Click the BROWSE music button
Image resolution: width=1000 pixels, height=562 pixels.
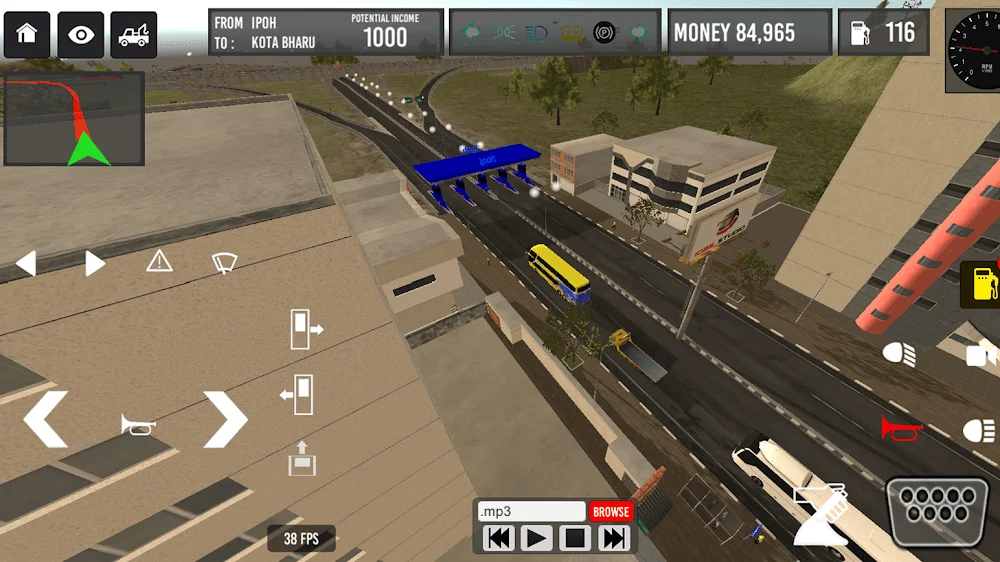[x=611, y=512]
